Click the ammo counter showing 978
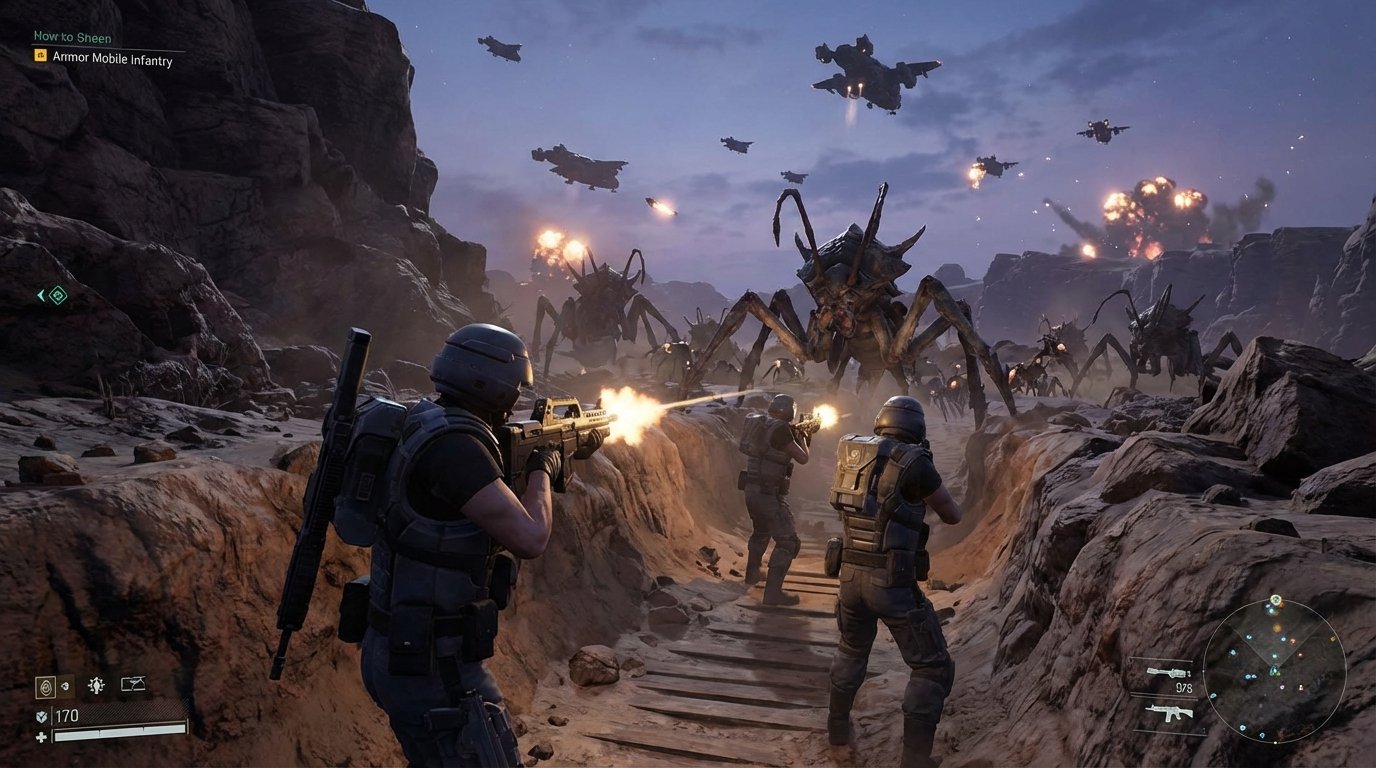Image resolution: width=1376 pixels, height=768 pixels. (1185, 688)
